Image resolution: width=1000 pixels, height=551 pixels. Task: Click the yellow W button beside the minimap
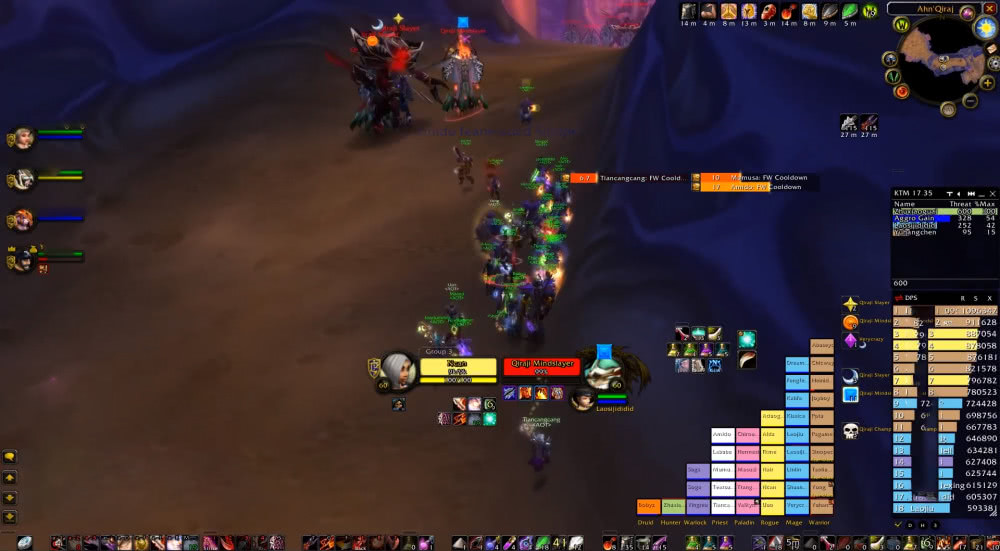(x=902, y=24)
